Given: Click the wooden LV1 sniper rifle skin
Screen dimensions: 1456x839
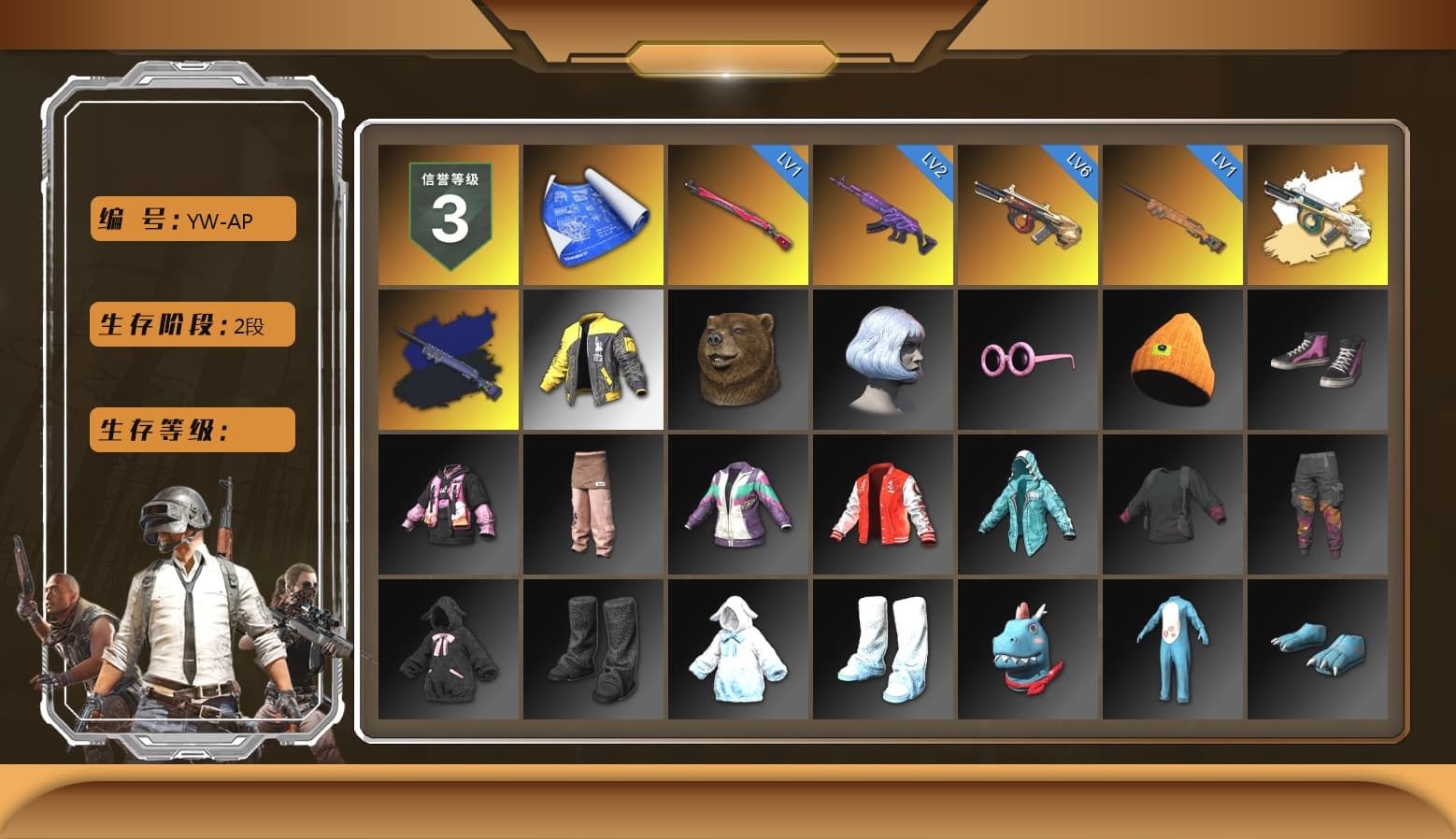Looking at the screenshot, I should click(1170, 214).
